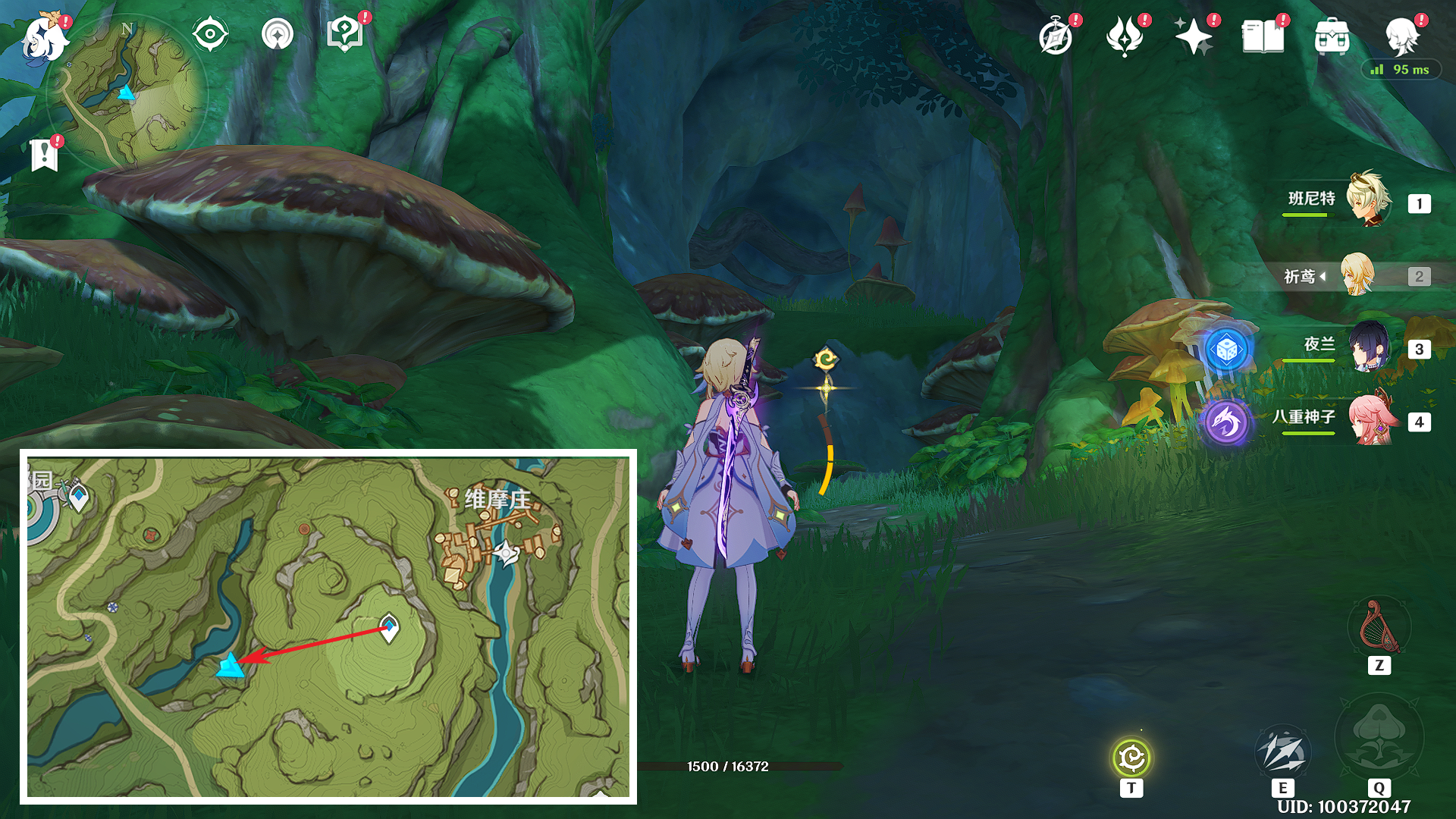The width and height of the screenshot is (1456, 819).
Task: Activate the Elemental Skill
Action: (1282, 752)
